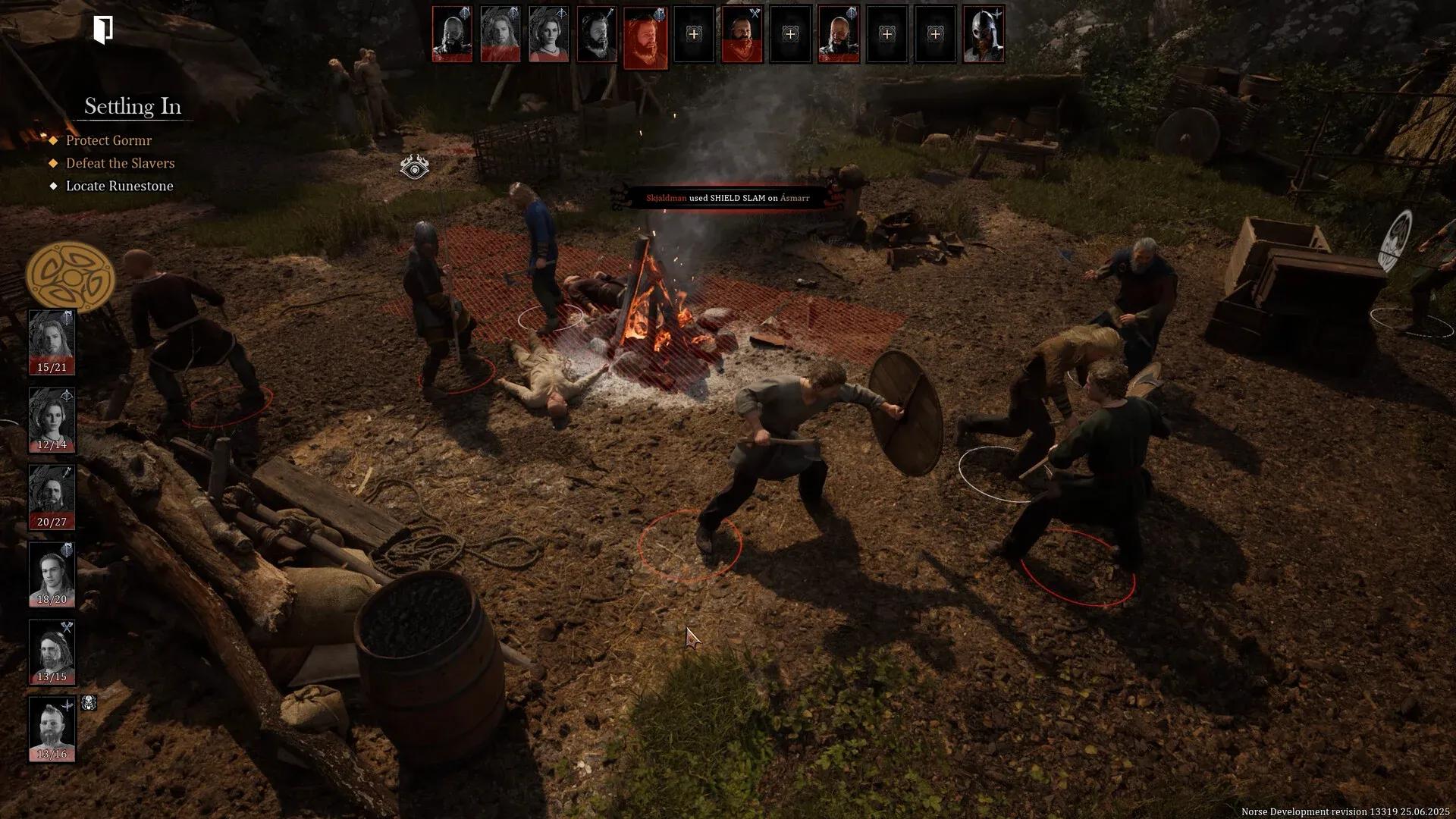The image size is (1456, 819).
Task: Click the 12/14 health bar on the second party member
Action: 52,444
